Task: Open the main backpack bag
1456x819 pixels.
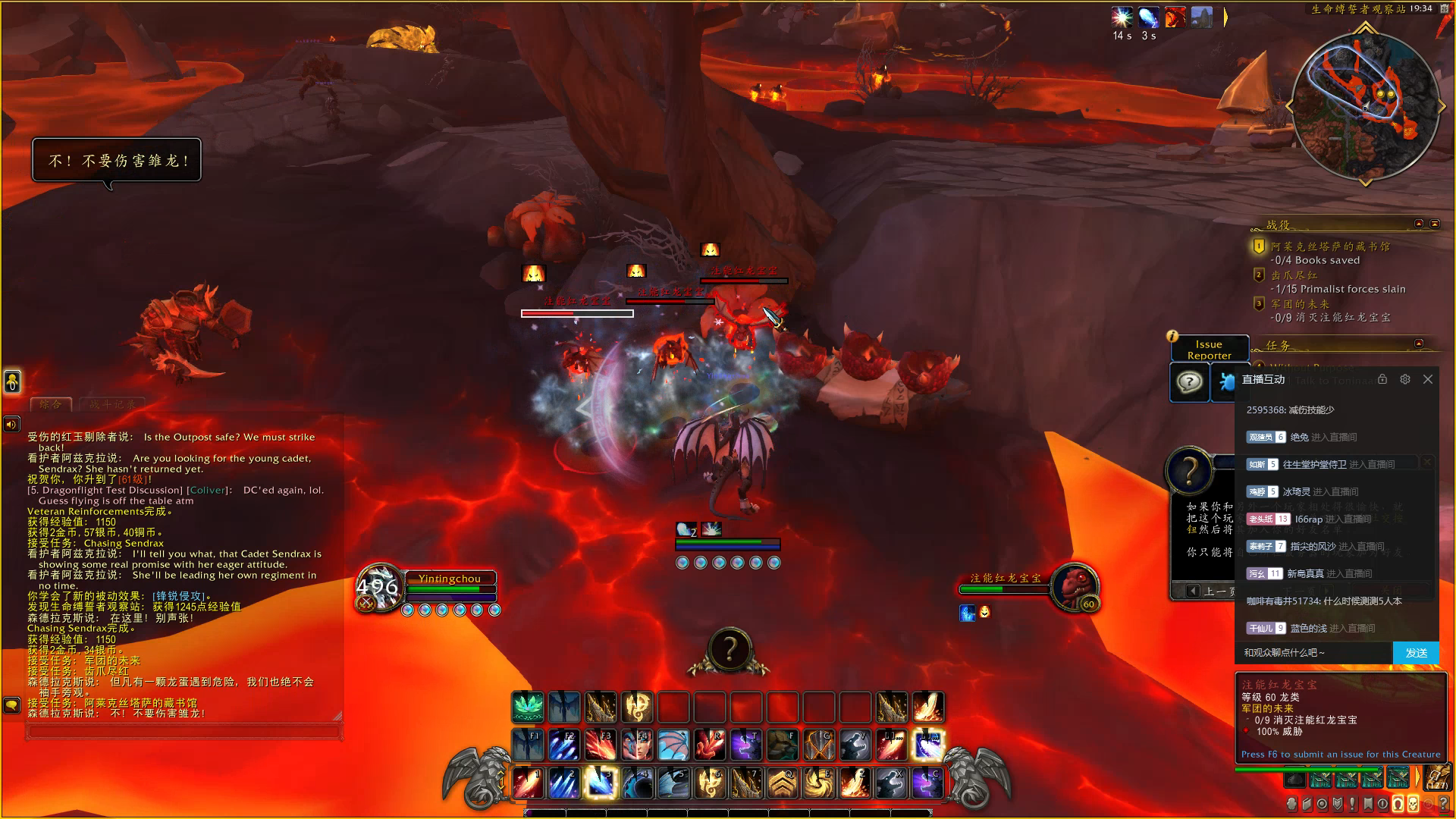Action: (1436, 779)
